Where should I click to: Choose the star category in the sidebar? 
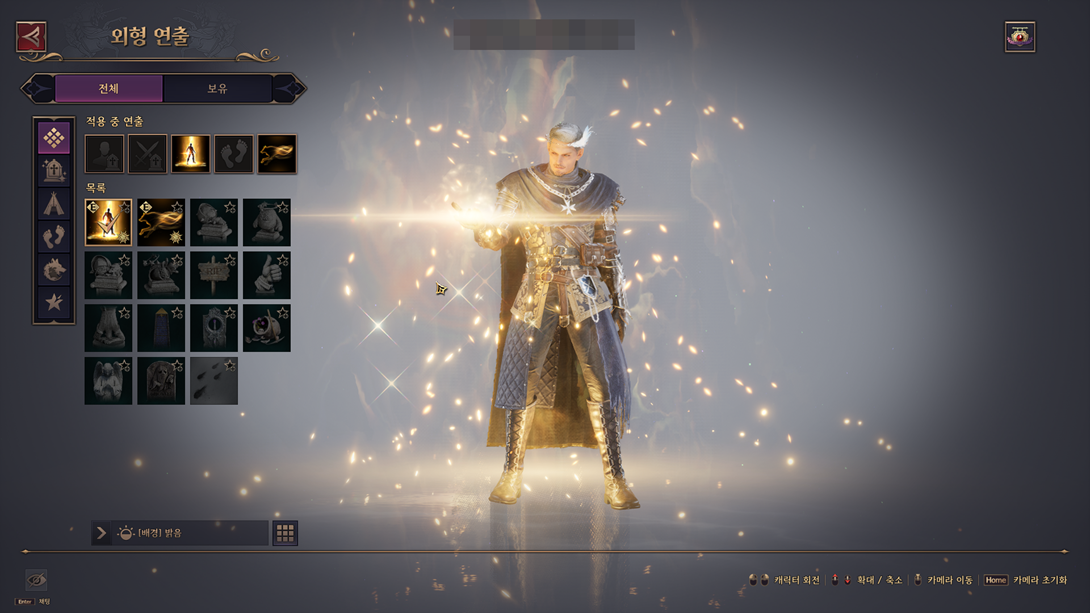54,302
